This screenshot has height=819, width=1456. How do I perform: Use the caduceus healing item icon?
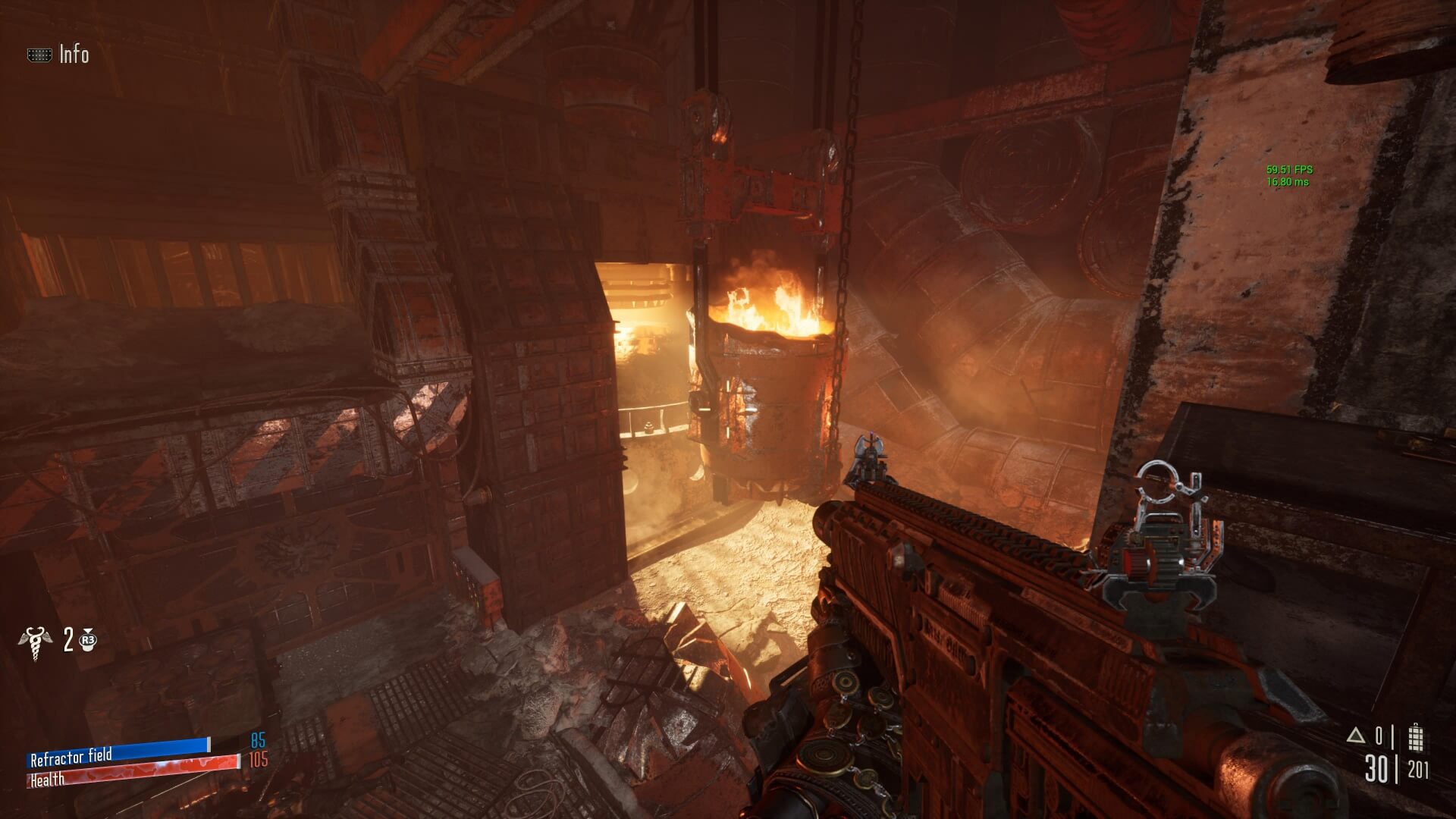point(36,641)
